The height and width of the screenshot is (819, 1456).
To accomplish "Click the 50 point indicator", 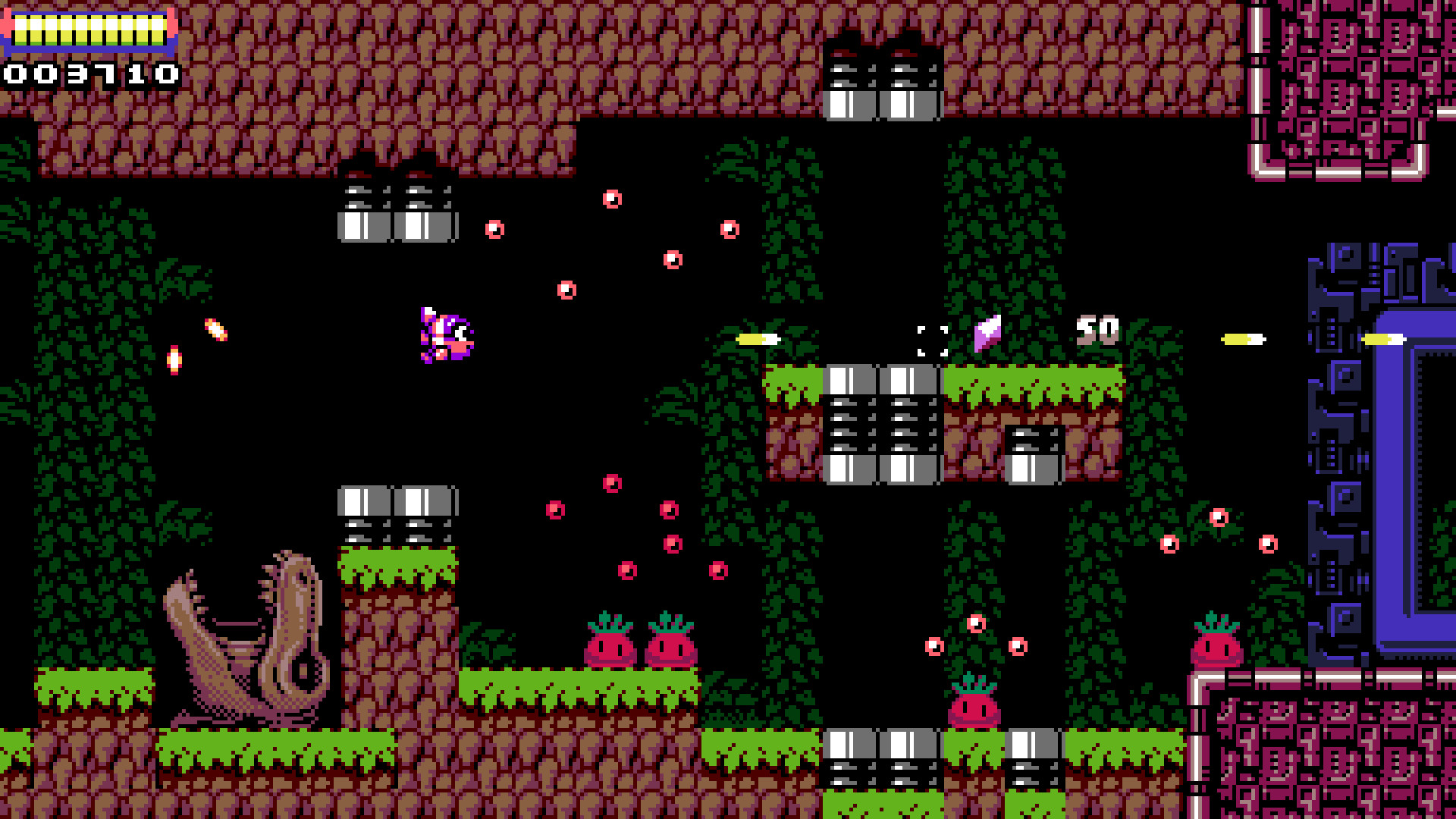I will point(1097,328).
